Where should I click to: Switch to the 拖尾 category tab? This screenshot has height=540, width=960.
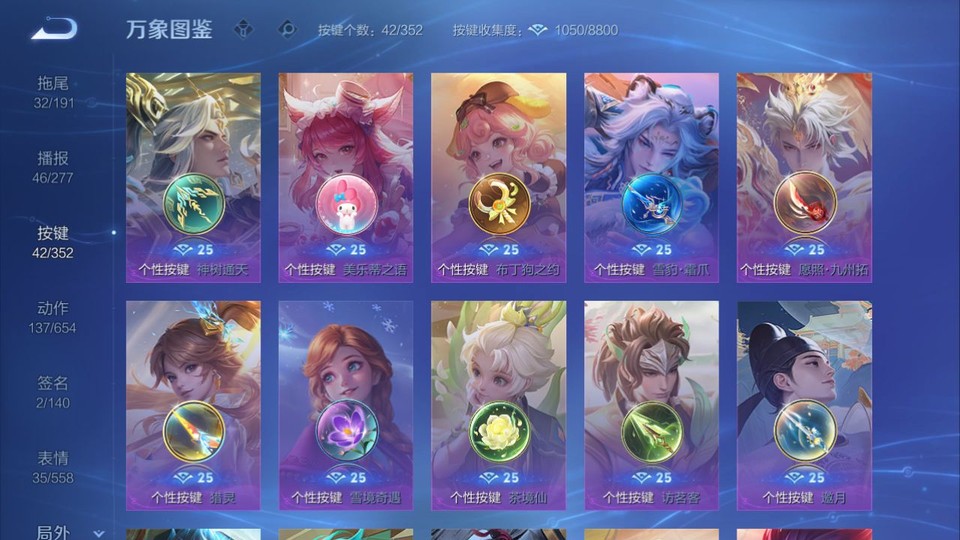54,92
